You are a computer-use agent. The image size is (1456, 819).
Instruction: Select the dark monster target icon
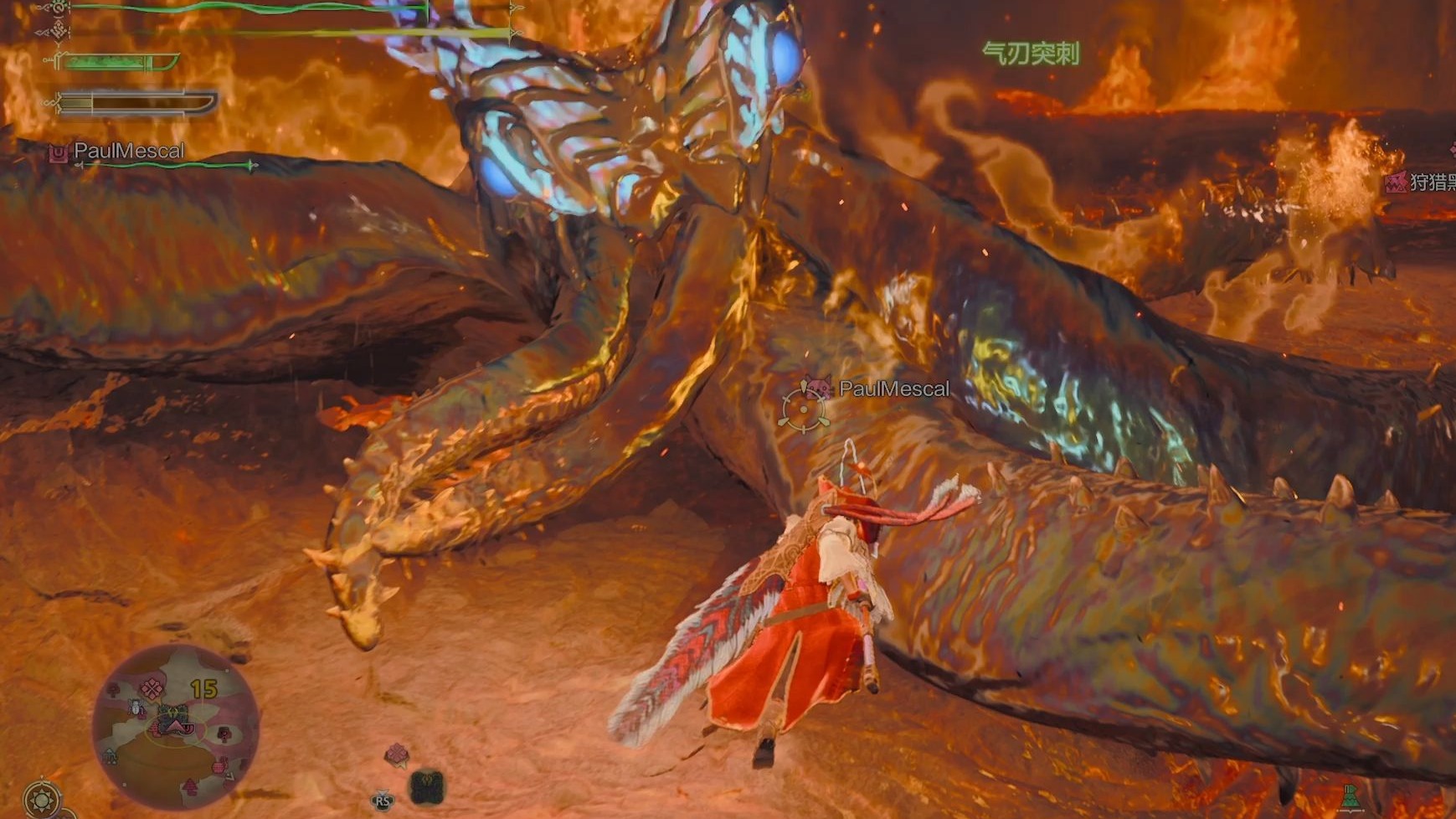pos(426,786)
